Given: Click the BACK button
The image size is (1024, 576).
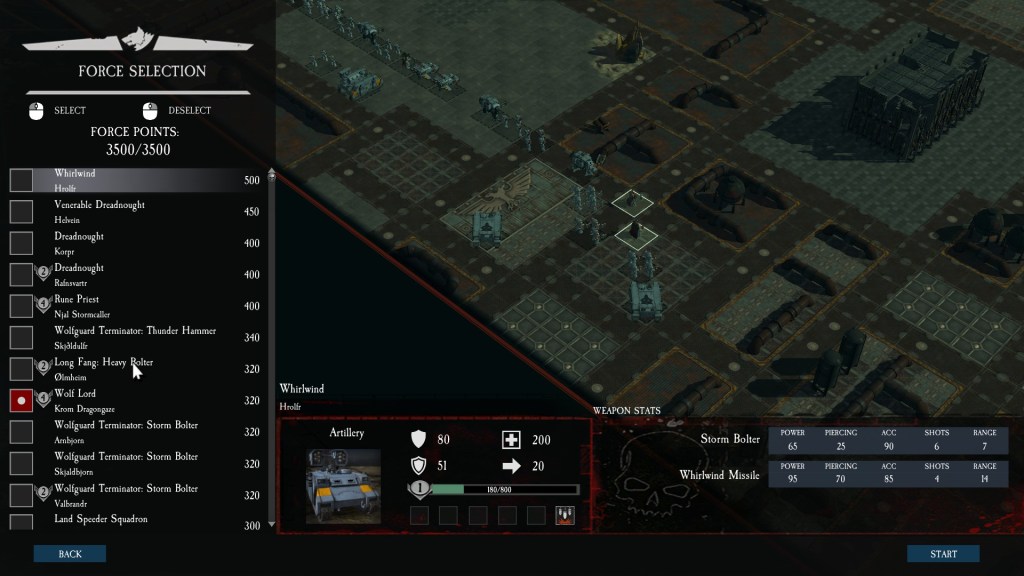Looking at the screenshot, I should [x=69, y=554].
